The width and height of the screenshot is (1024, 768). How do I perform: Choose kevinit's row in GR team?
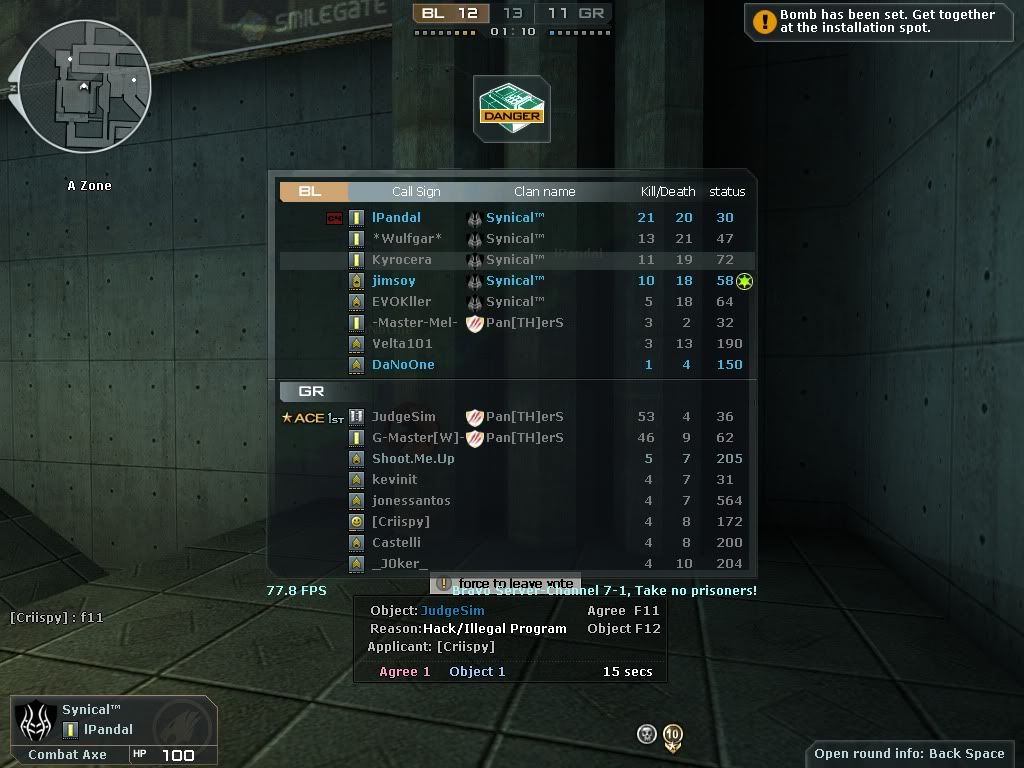(394, 480)
